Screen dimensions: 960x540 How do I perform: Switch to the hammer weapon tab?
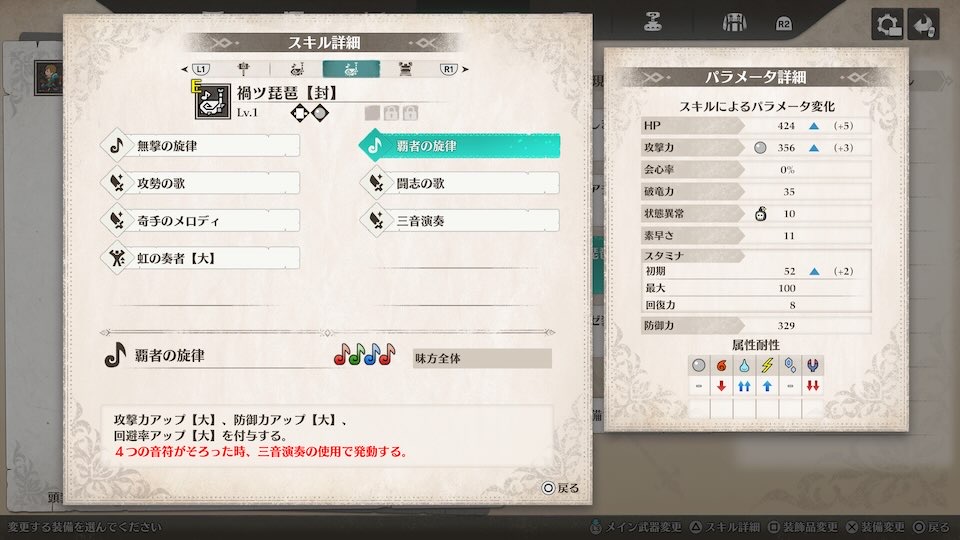tap(243, 69)
